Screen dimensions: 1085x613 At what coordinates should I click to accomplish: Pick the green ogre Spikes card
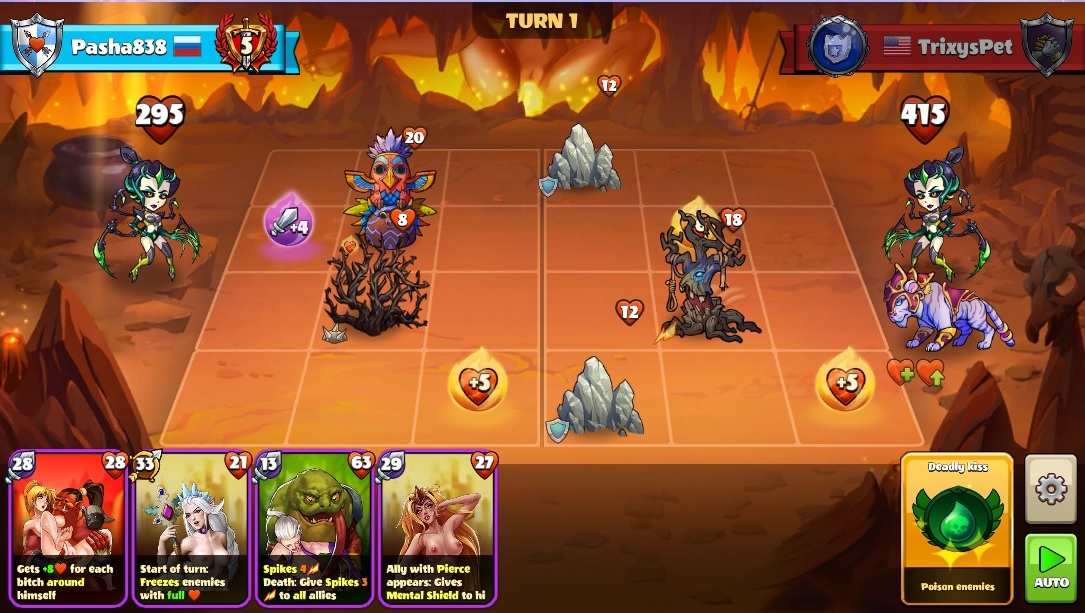[314, 528]
